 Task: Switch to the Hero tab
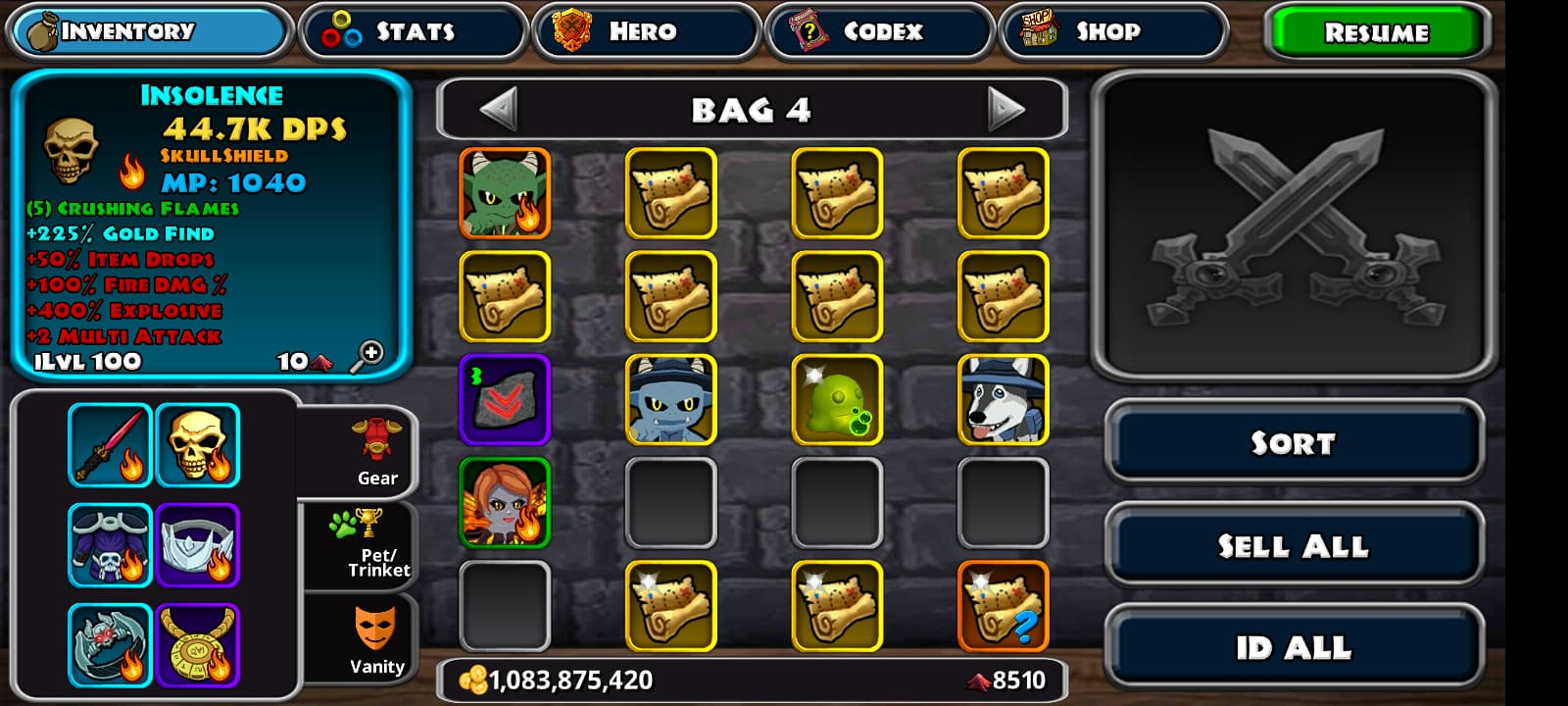[646, 31]
